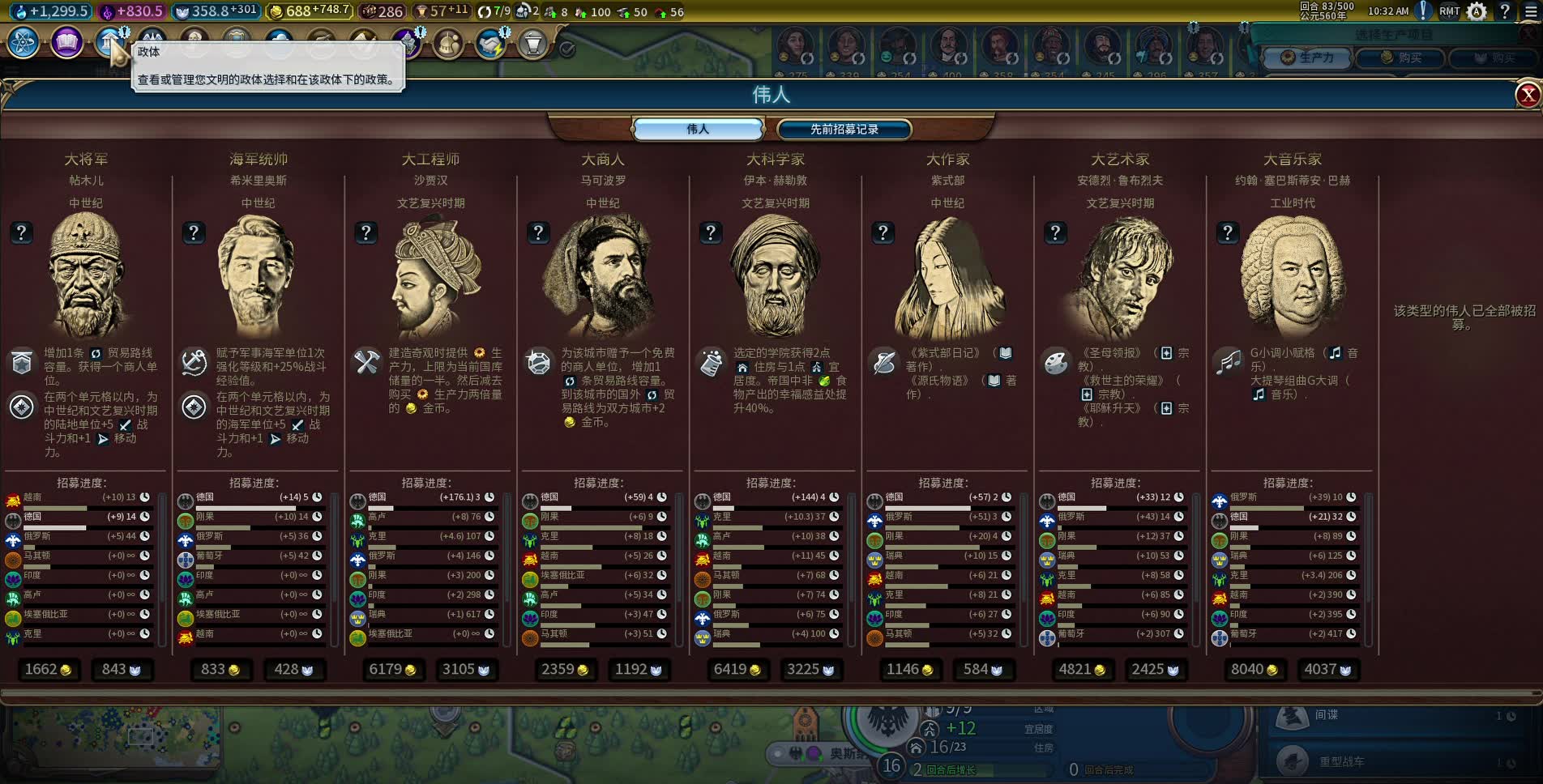Recruit 马可波罗 with 1192 faith
Image resolution: width=1543 pixels, height=784 pixels.
(639, 670)
